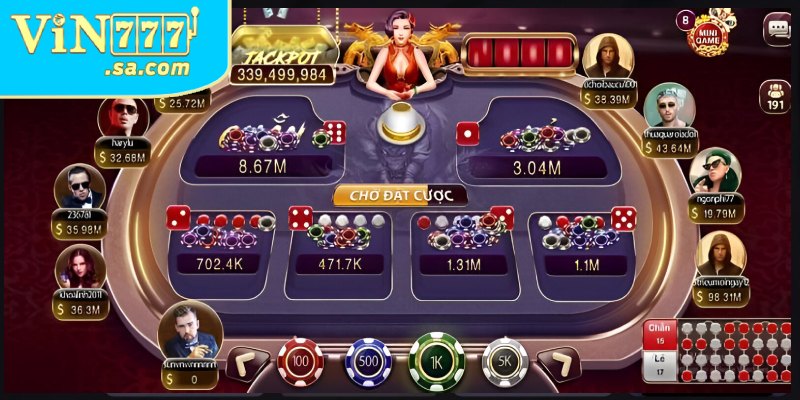Show the 191 players list
This screenshot has height=400, width=800.
776,95
